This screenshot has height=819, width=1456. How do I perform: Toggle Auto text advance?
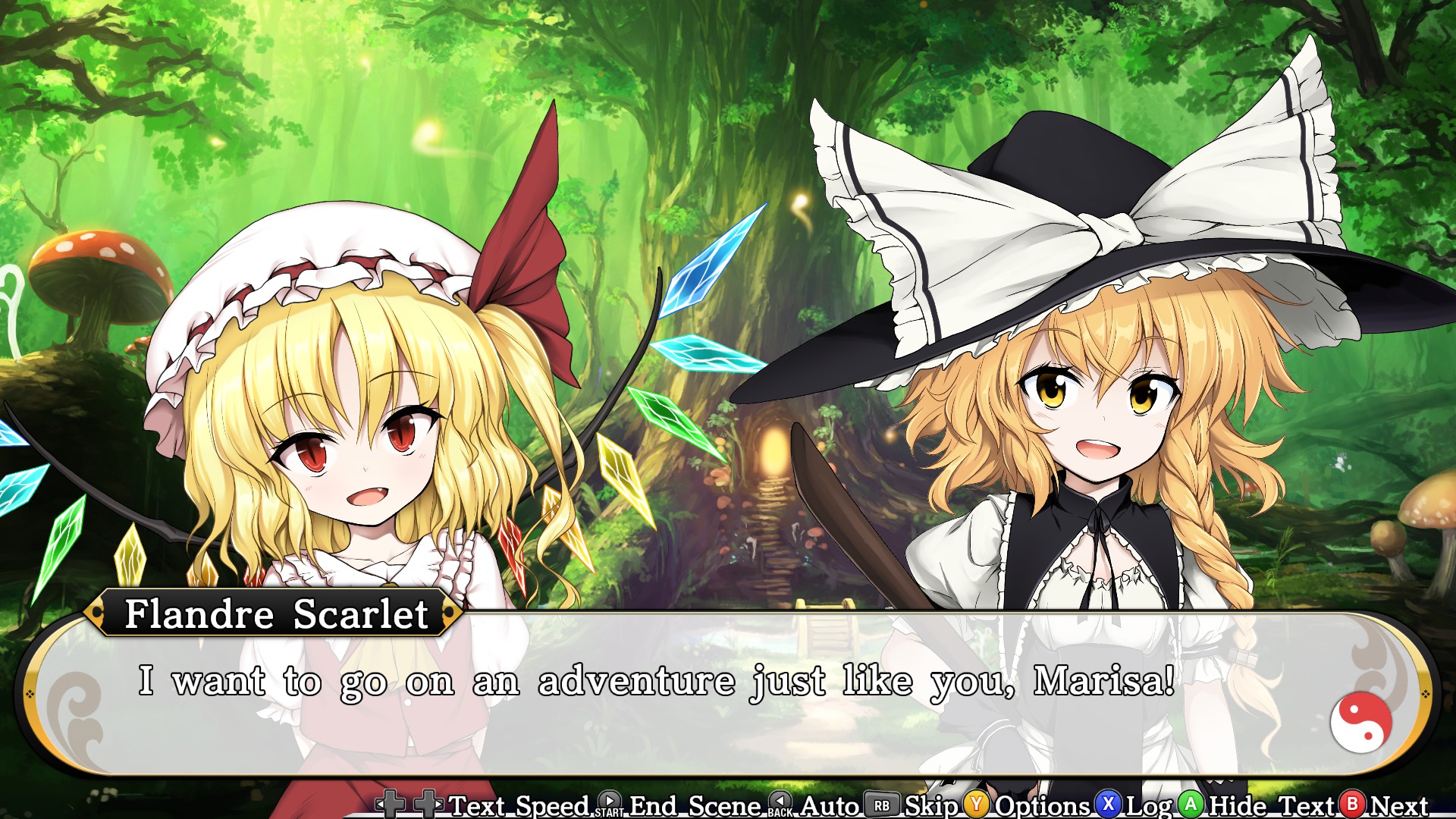830,805
